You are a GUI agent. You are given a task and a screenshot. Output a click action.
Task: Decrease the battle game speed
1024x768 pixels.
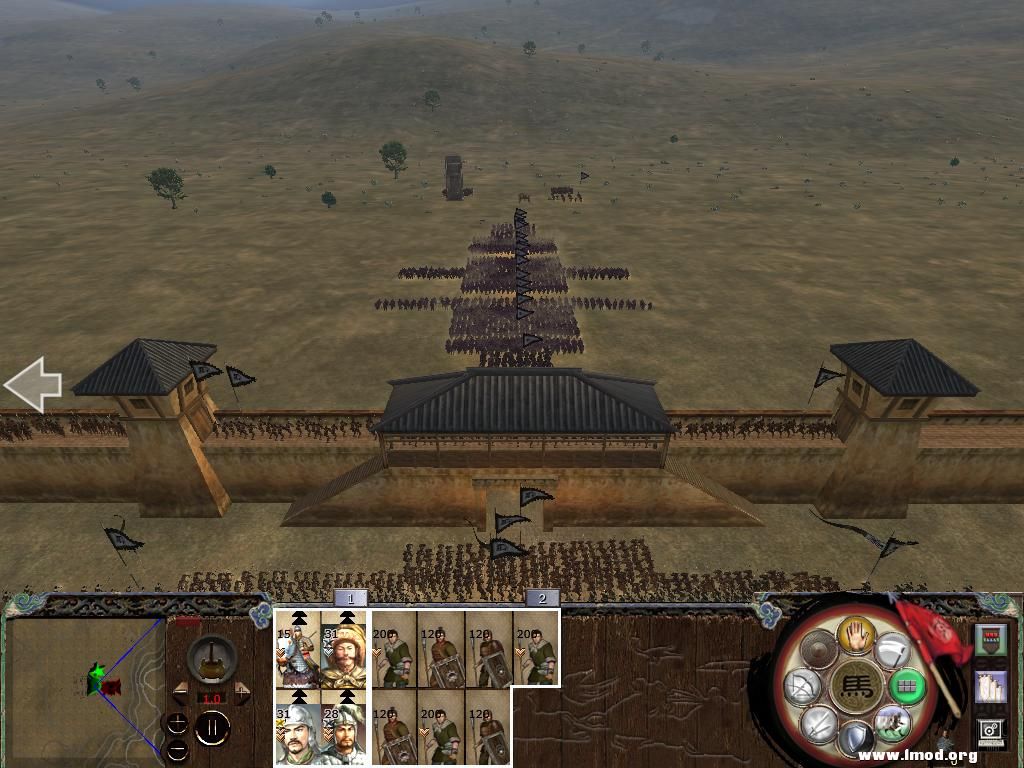pyautogui.click(x=181, y=693)
